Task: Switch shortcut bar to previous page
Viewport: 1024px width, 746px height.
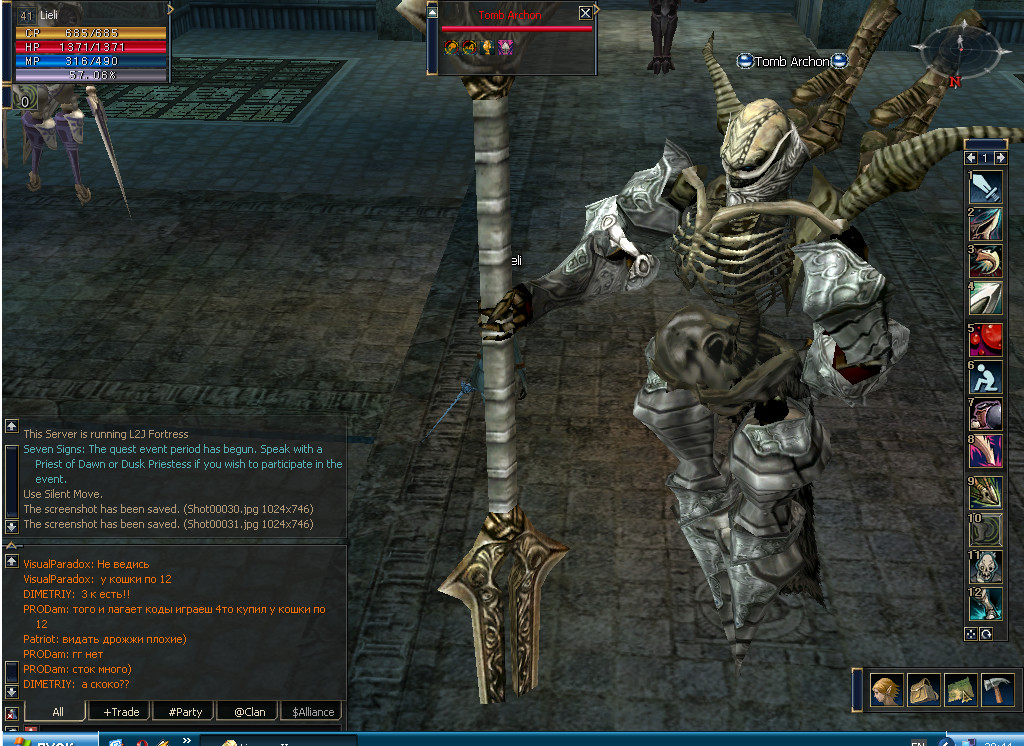Action: click(x=971, y=158)
